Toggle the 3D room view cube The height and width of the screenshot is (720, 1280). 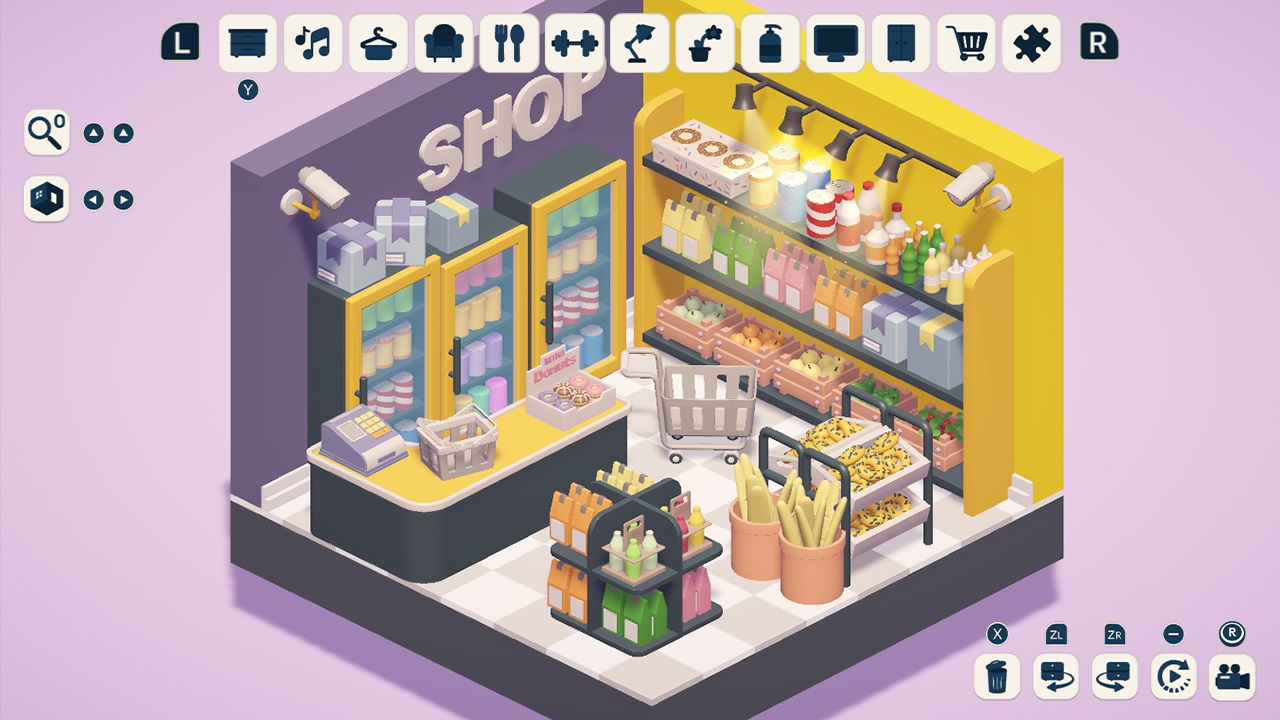(x=46, y=199)
